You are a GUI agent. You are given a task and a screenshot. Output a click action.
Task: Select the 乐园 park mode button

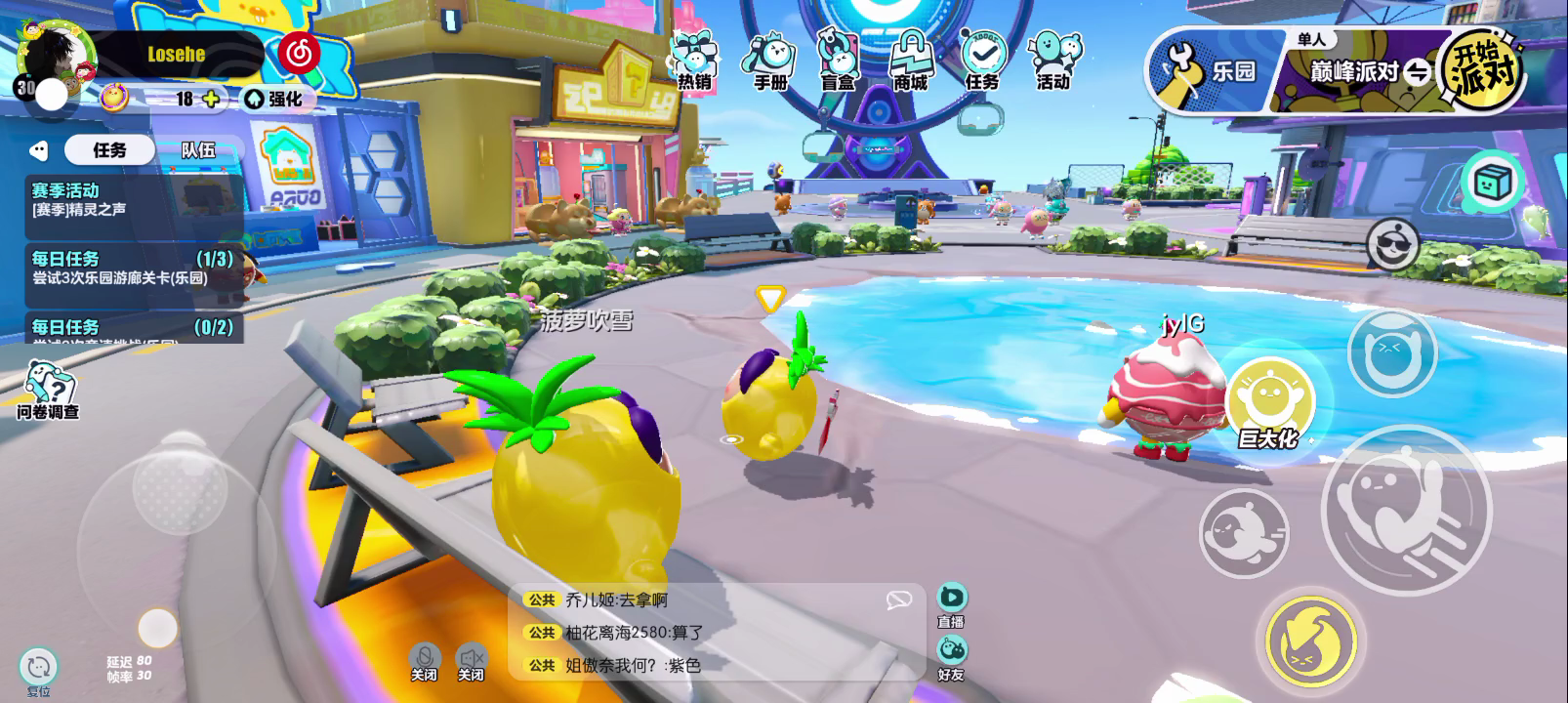coord(1211,71)
